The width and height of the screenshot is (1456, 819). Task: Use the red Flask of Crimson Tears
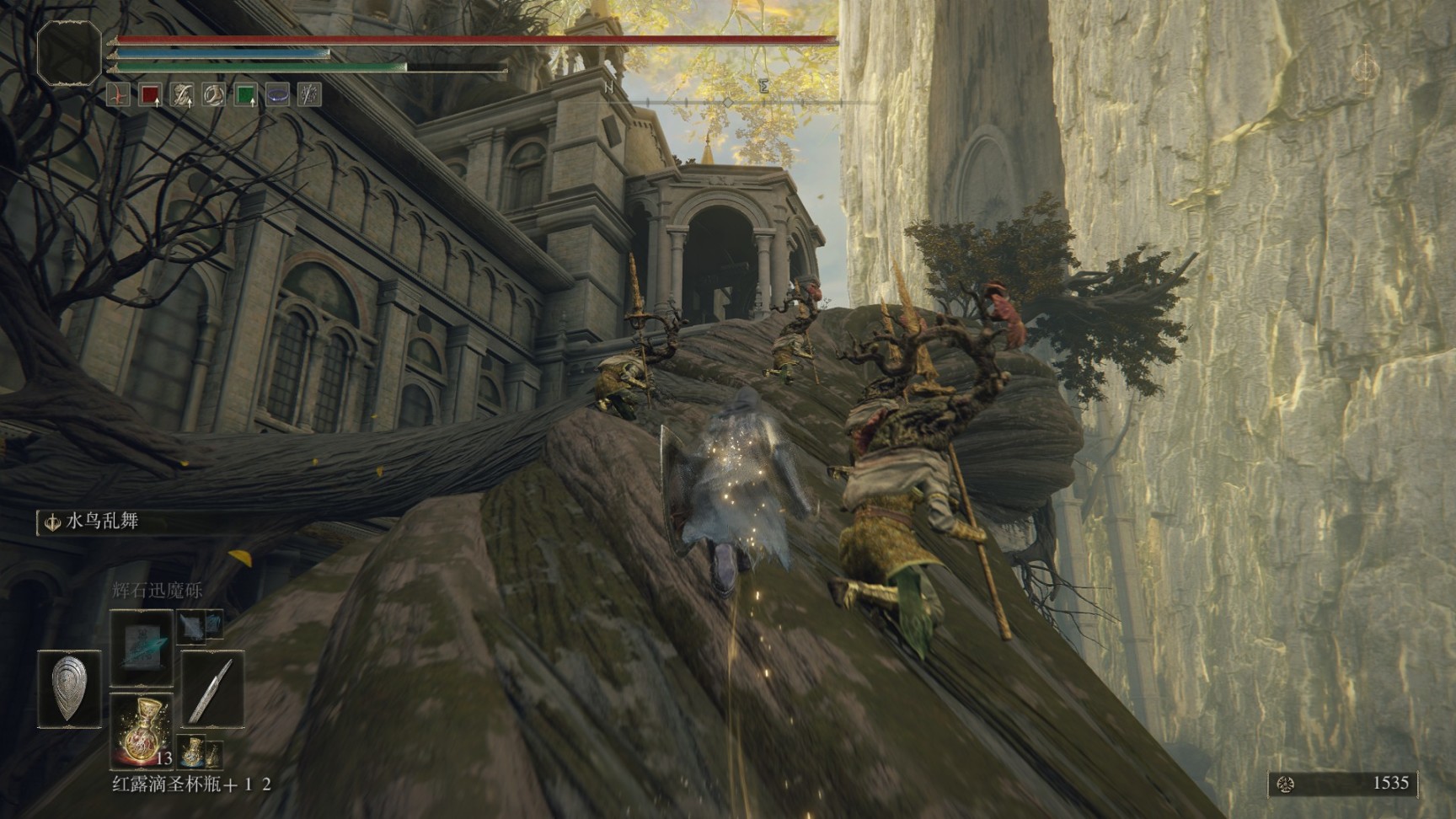141,730
